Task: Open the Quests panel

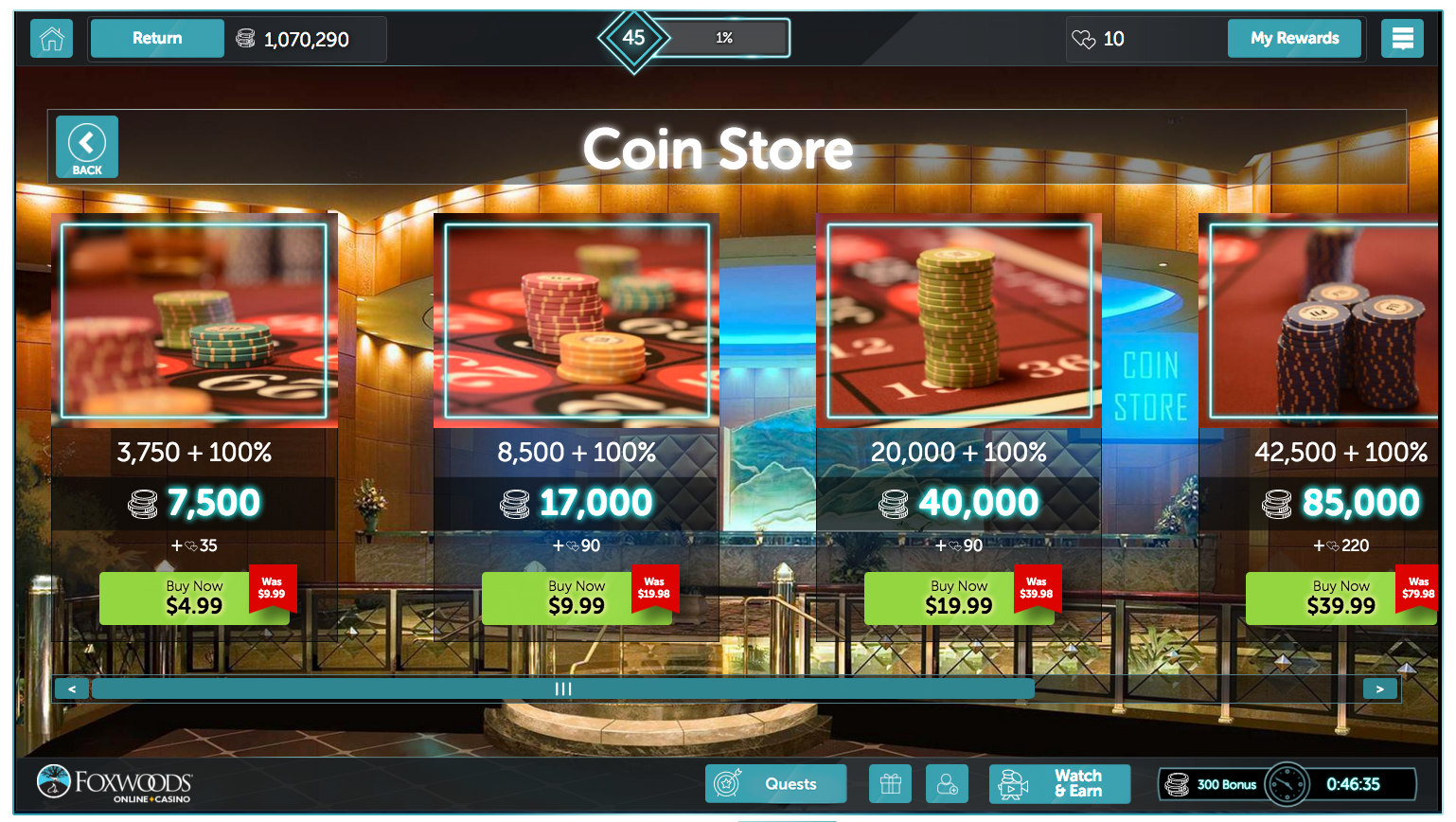Action: pos(775,784)
